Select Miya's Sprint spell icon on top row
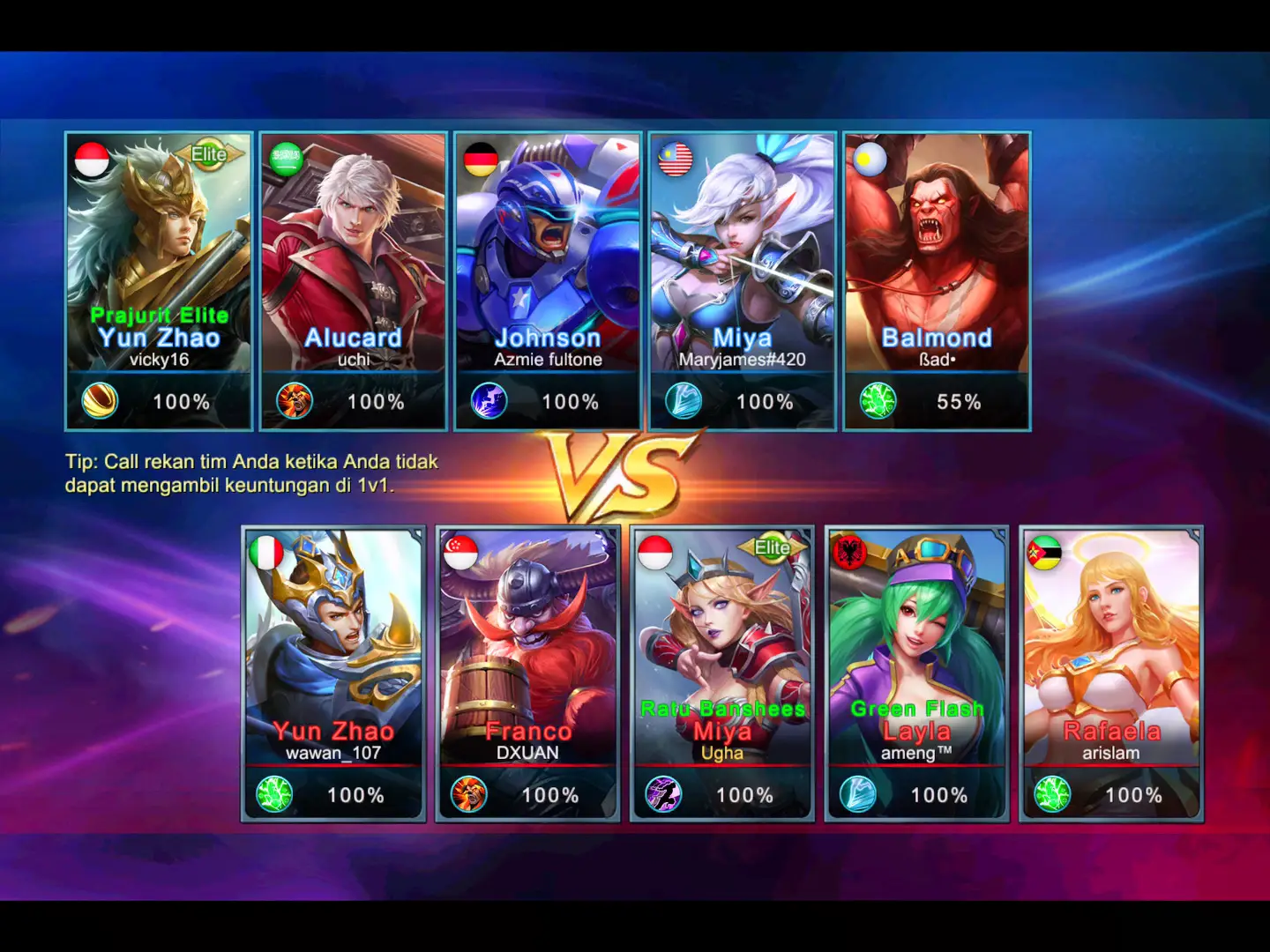This screenshot has width=1270, height=952. (684, 401)
